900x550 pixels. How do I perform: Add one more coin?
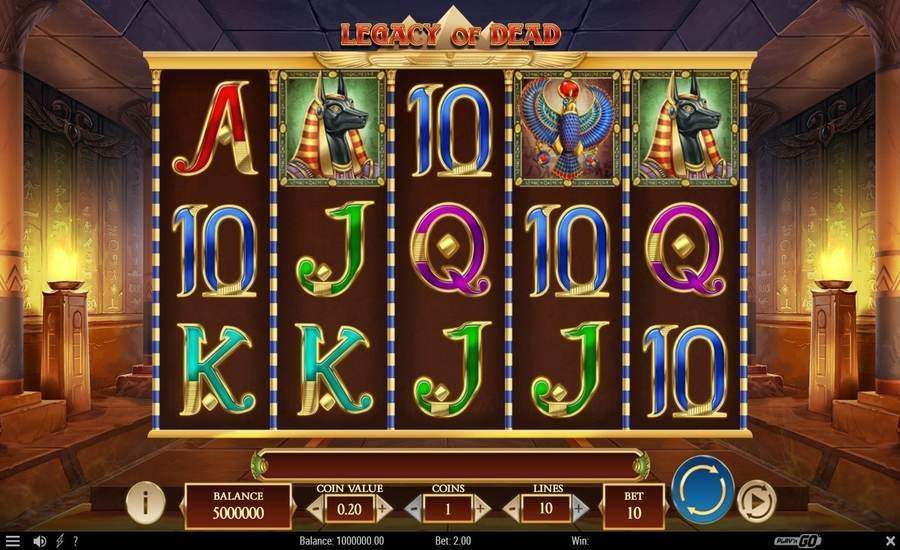[x=482, y=508]
